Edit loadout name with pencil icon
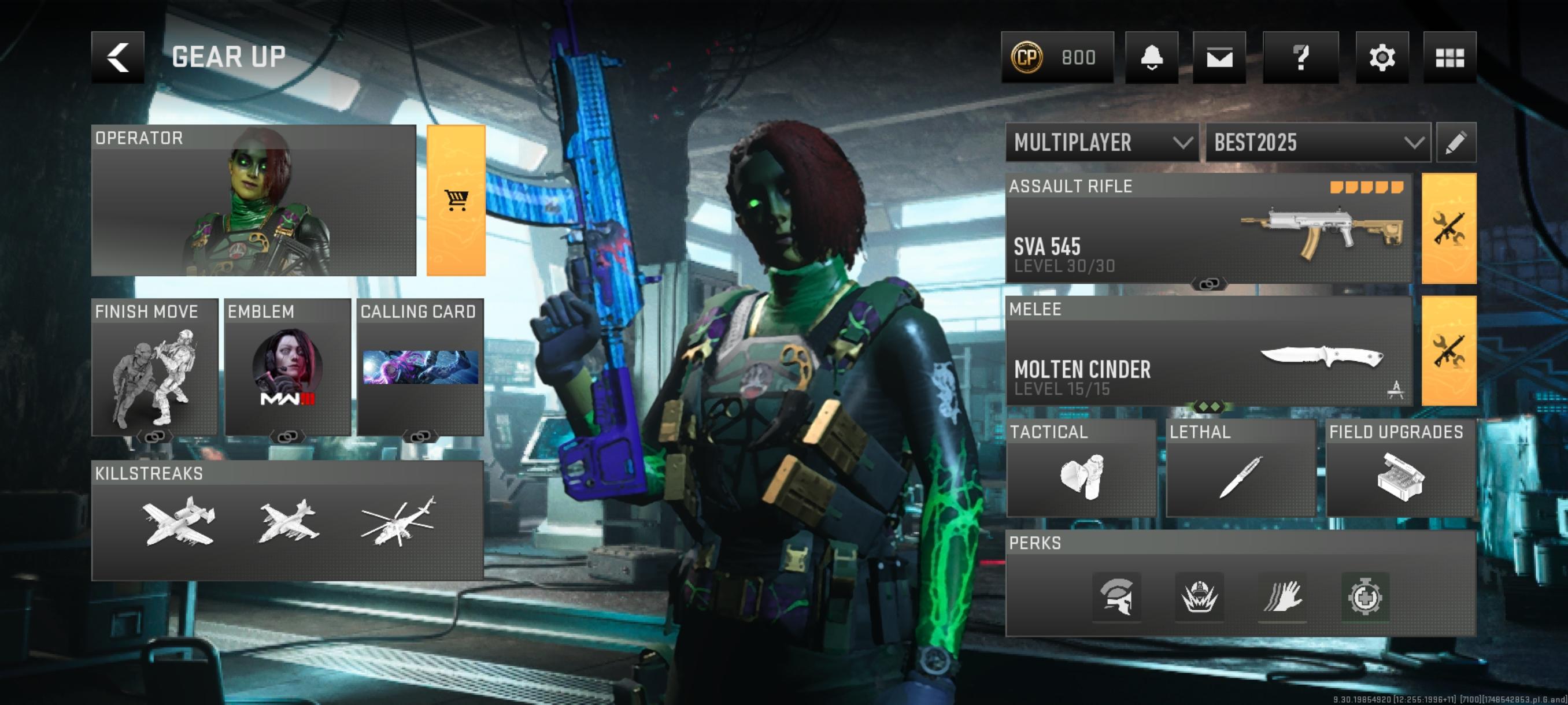This screenshot has height=705, width=1568. coord(1455,143)
